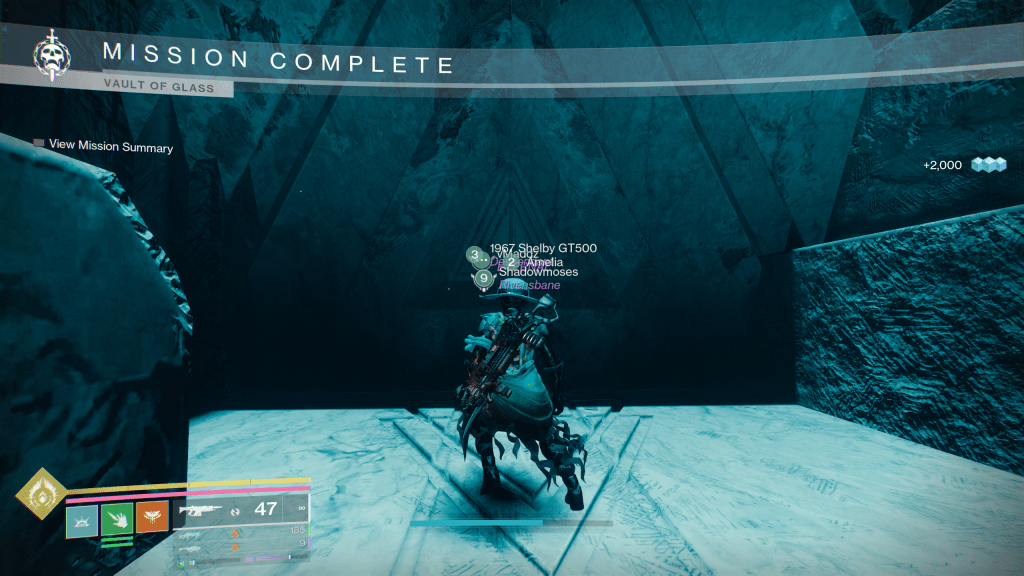Screen dimensions: 1024x576
Task: Use the blue class ability icon
Action: 82,521
